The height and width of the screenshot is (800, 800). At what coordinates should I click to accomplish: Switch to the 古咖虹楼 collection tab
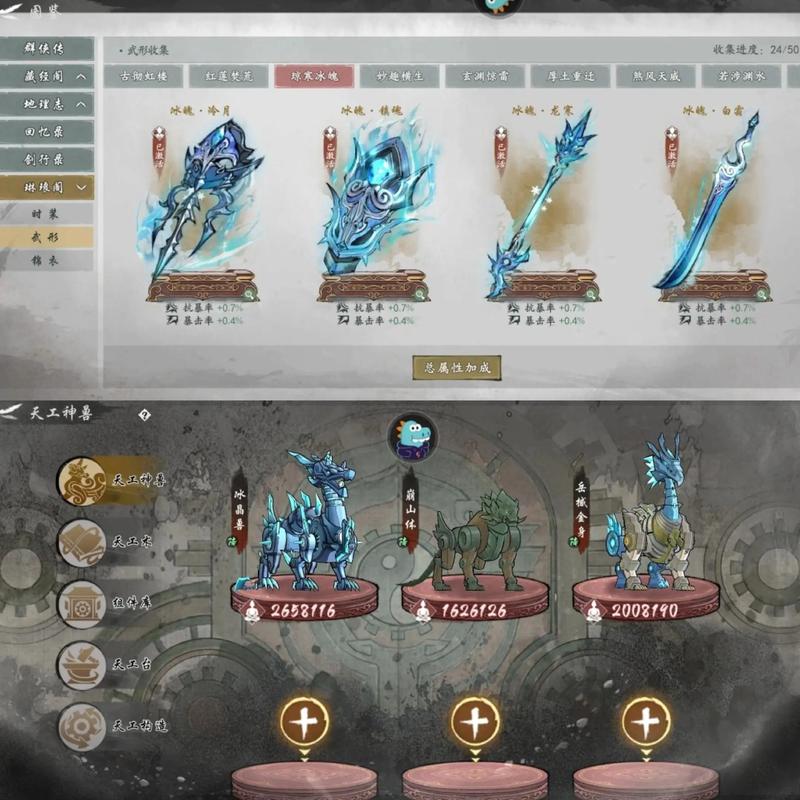pyautogui.click(x=150, y=76)
